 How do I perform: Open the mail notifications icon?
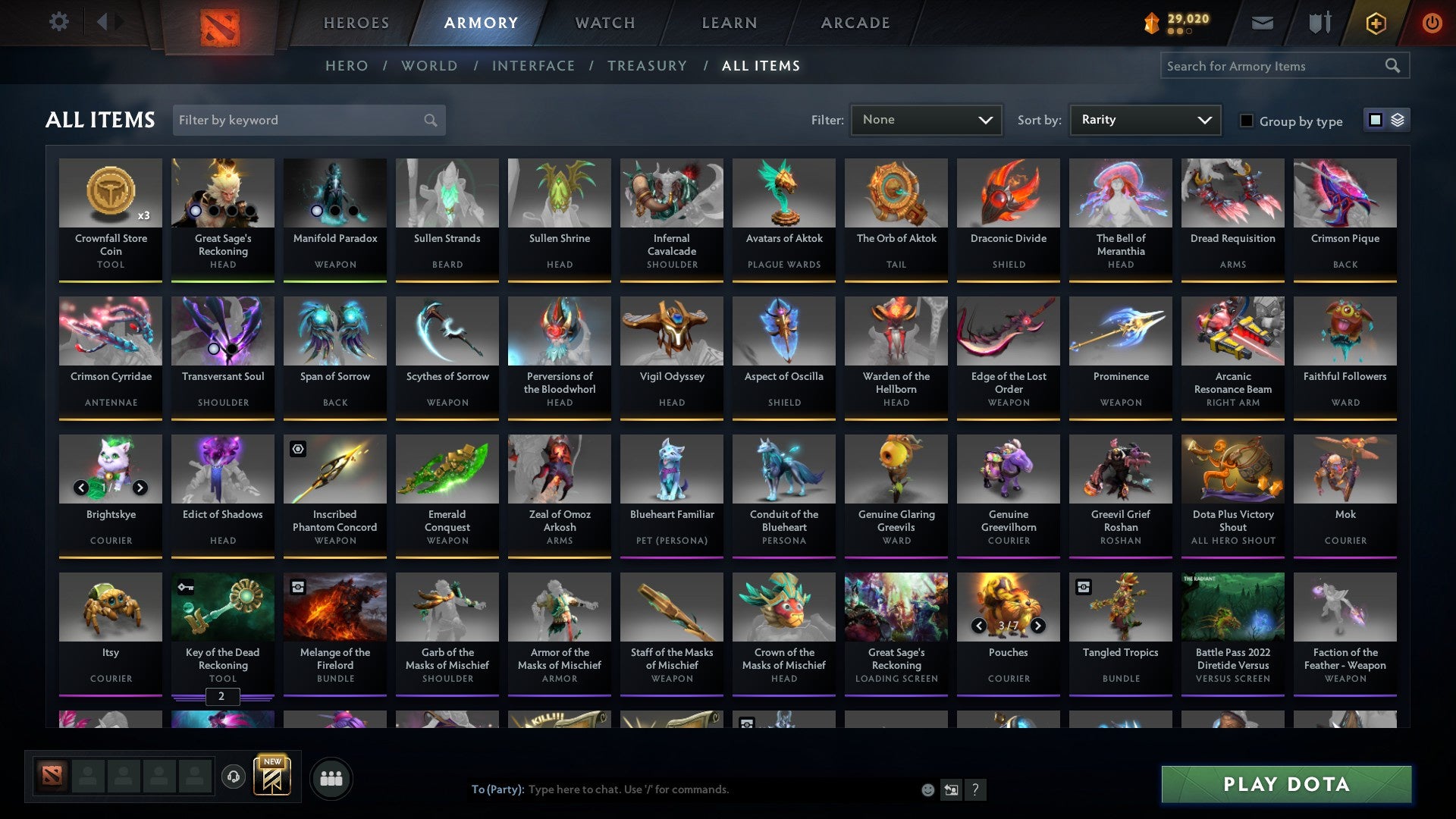[1262, 23]
